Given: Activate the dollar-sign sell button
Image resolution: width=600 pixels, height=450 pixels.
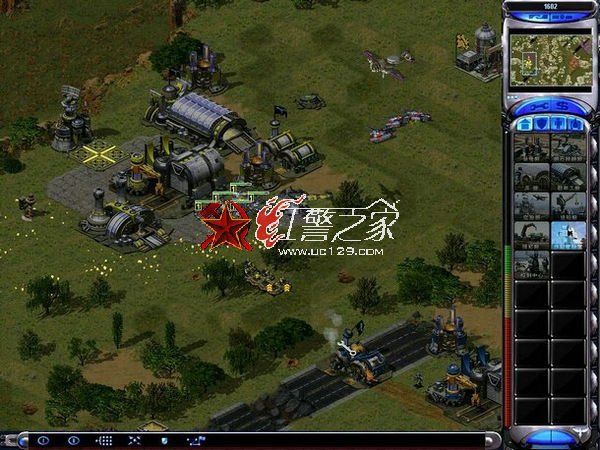Looking at the screenshot, I should click(x=563, y=105).
